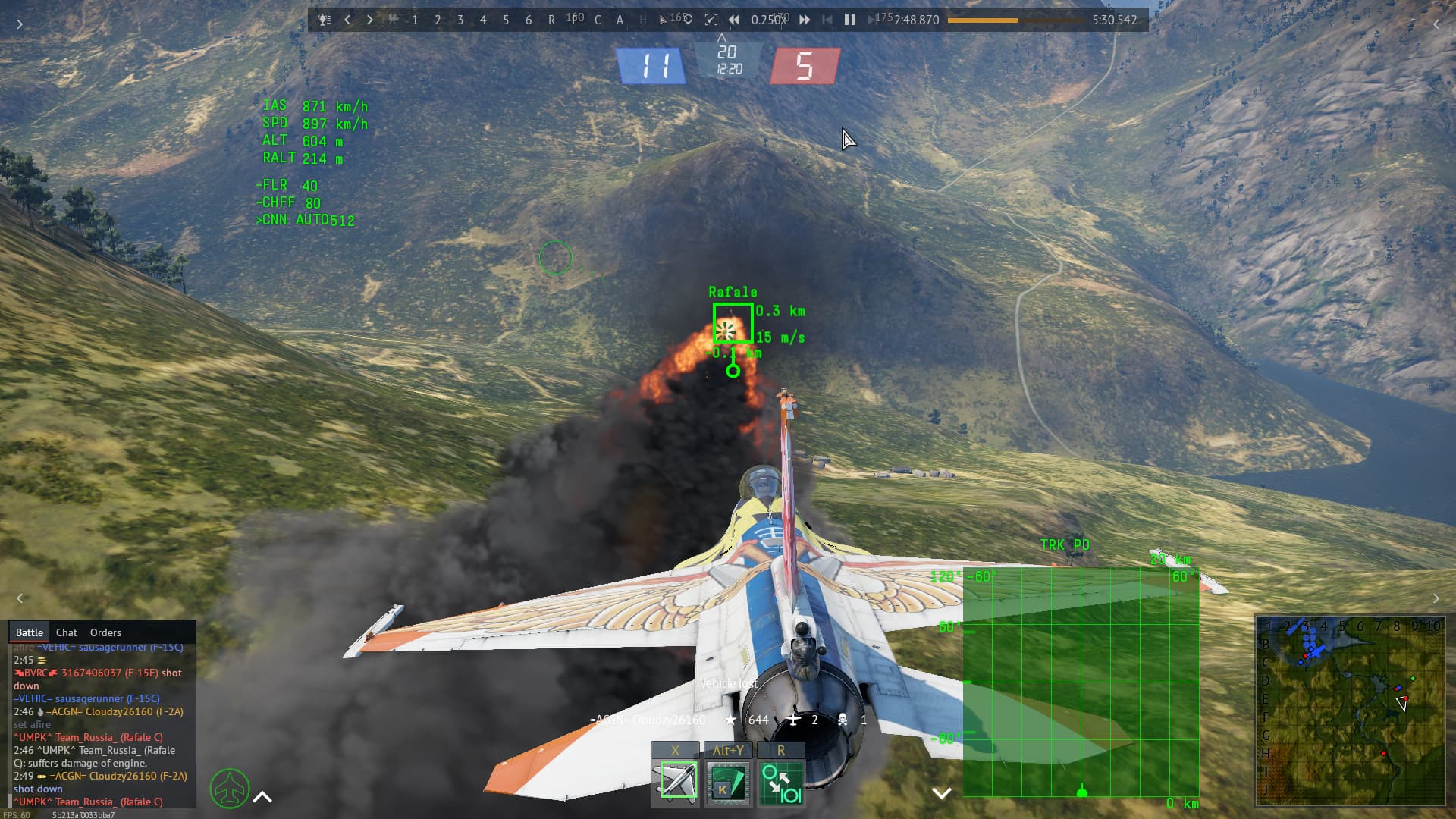Collapse the action bar with the bottom center chevron
1456x819 pixels.
(x=942, y=793)
